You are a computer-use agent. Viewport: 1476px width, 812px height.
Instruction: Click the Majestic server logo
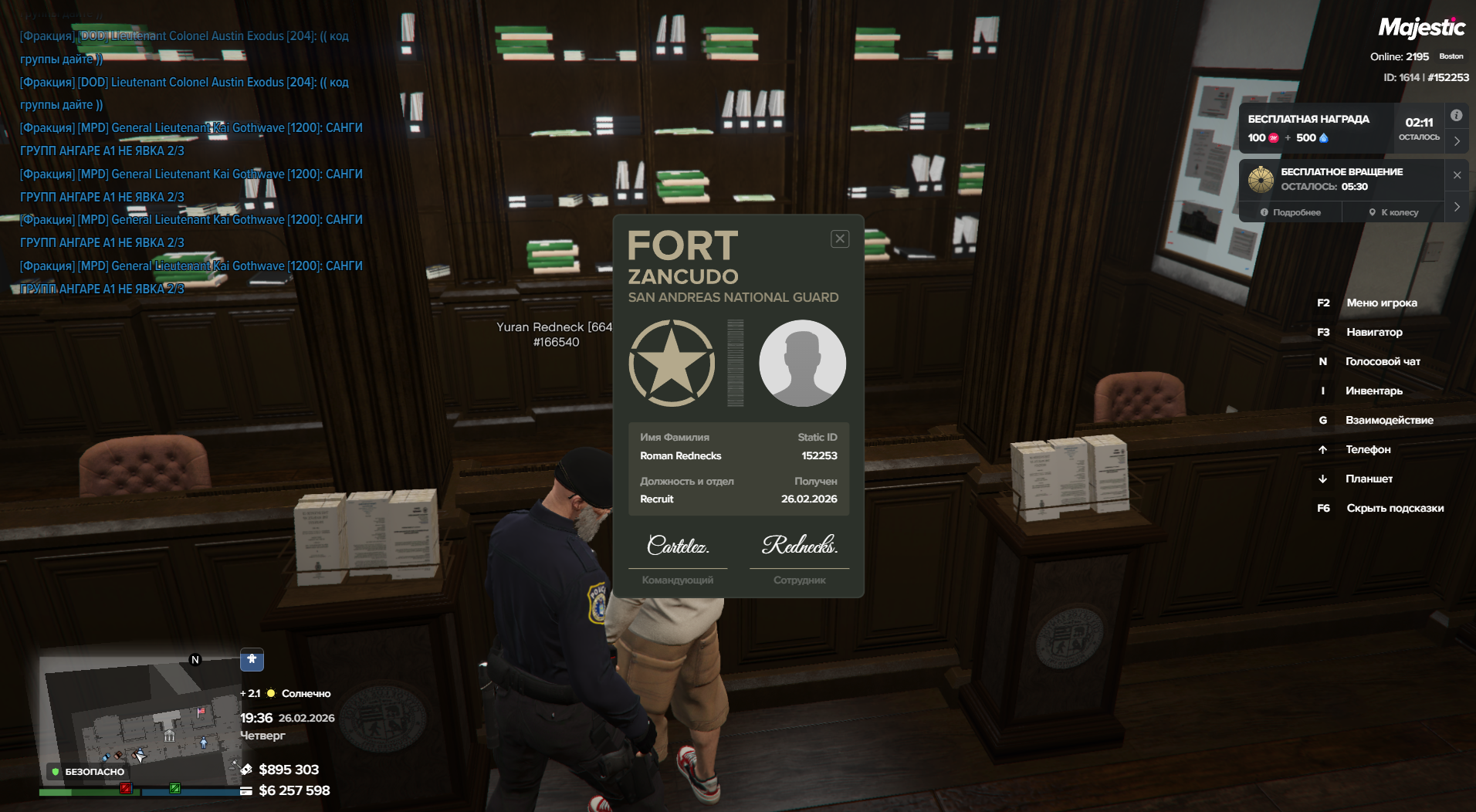[x=1421, y=28]
